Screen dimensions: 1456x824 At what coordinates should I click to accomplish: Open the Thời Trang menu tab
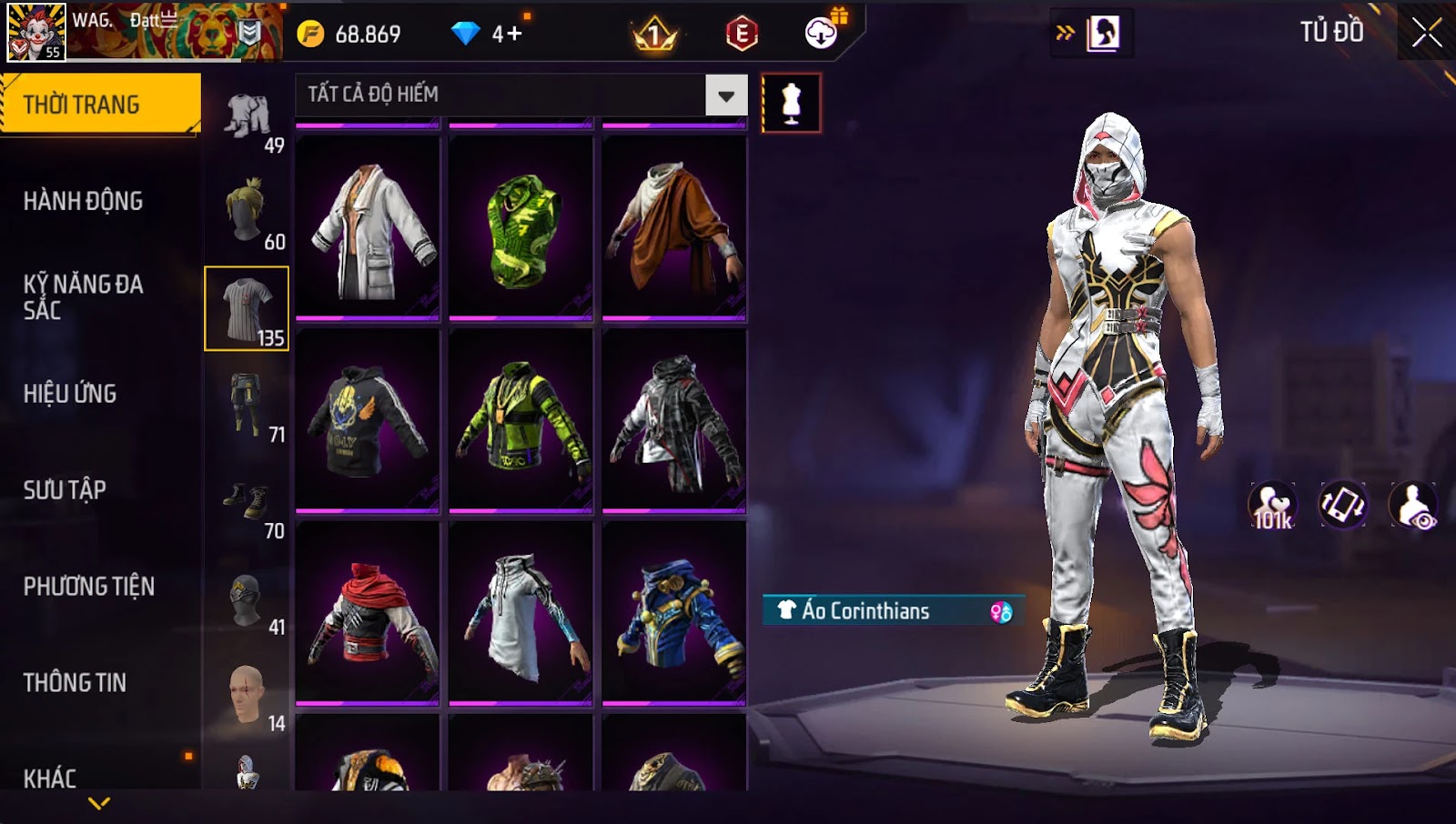coord(100,105)
